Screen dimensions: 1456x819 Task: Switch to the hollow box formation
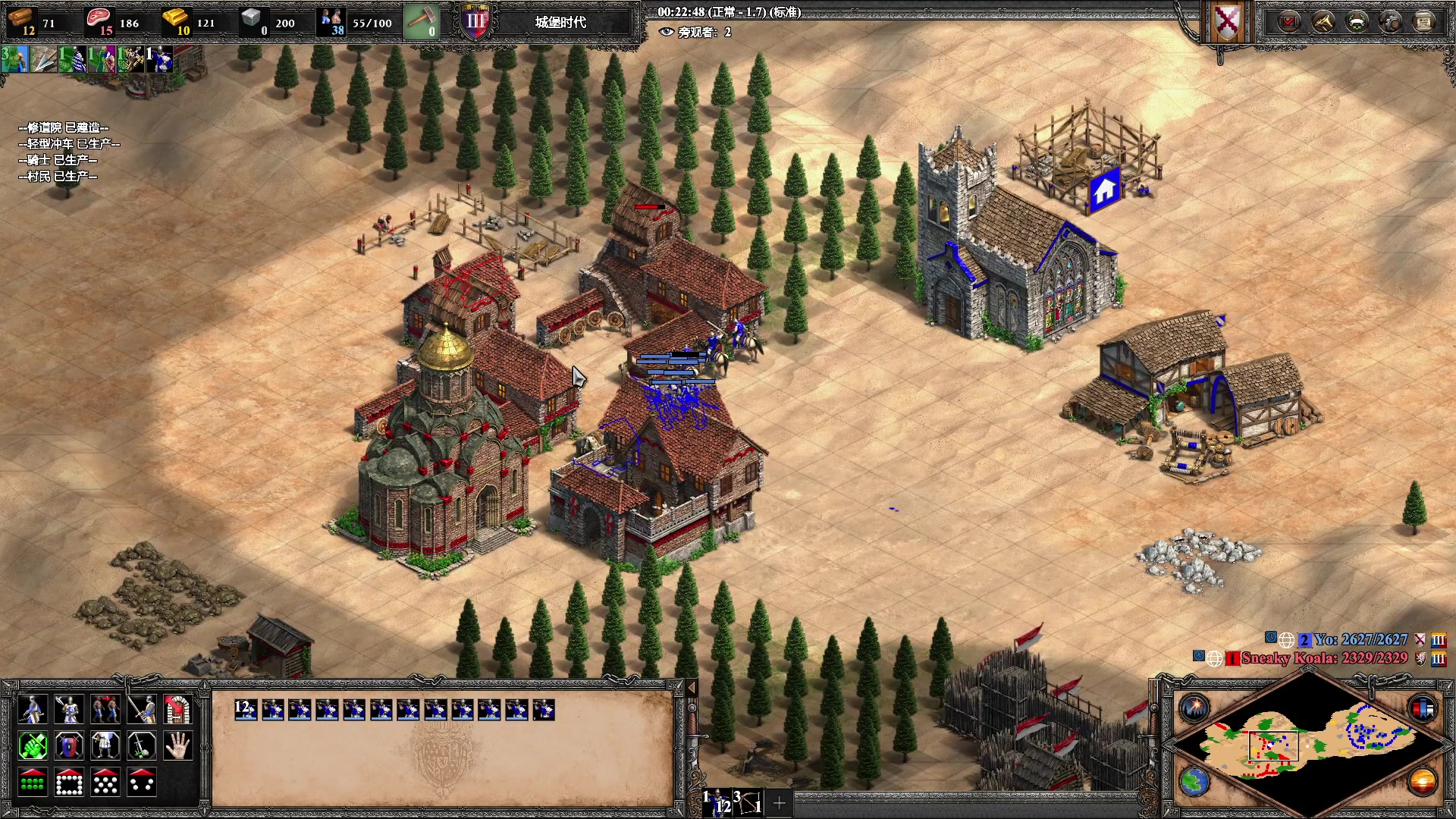69,783
